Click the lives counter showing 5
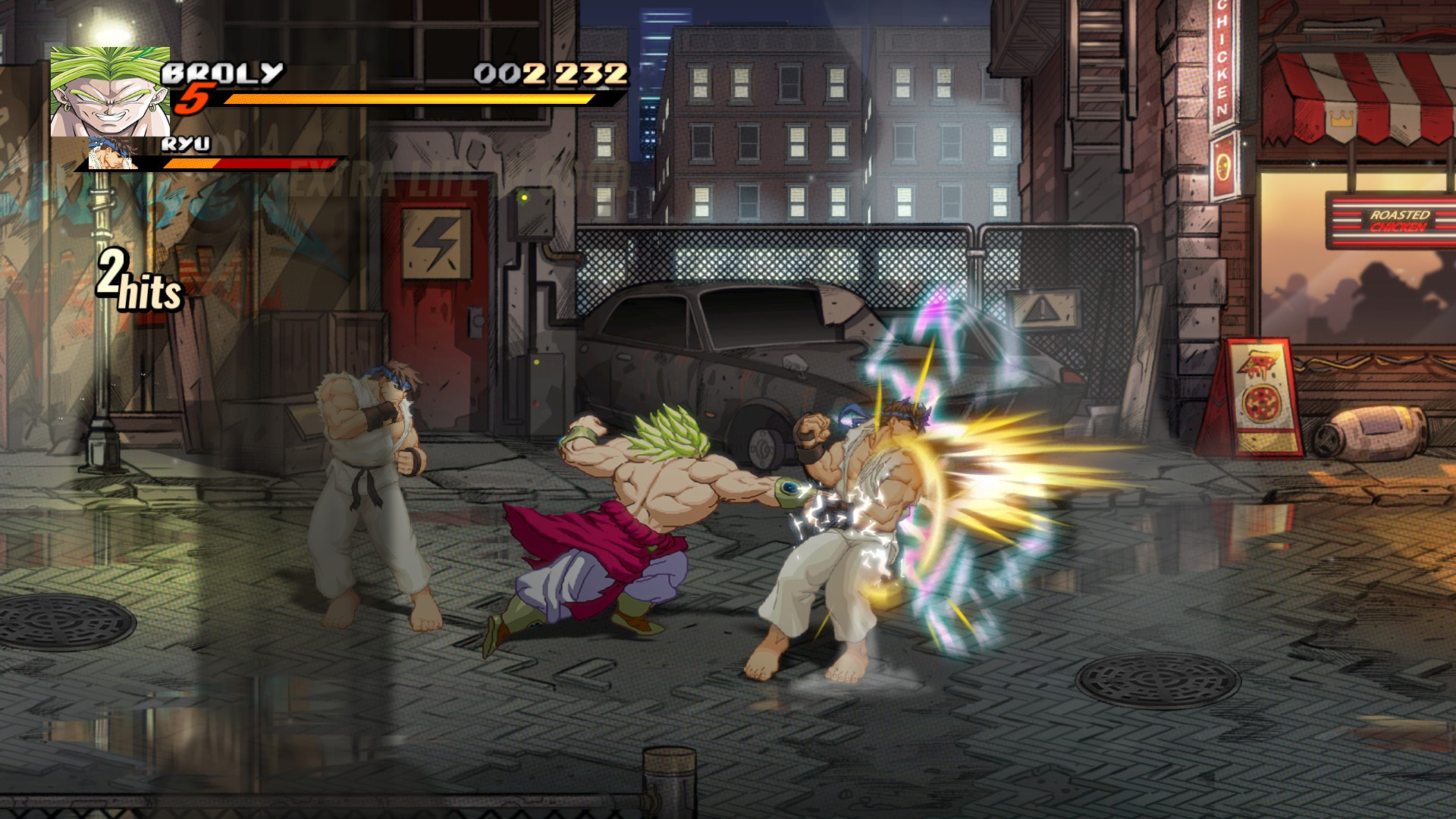1456x819 pixels. [x=196, y=99]
